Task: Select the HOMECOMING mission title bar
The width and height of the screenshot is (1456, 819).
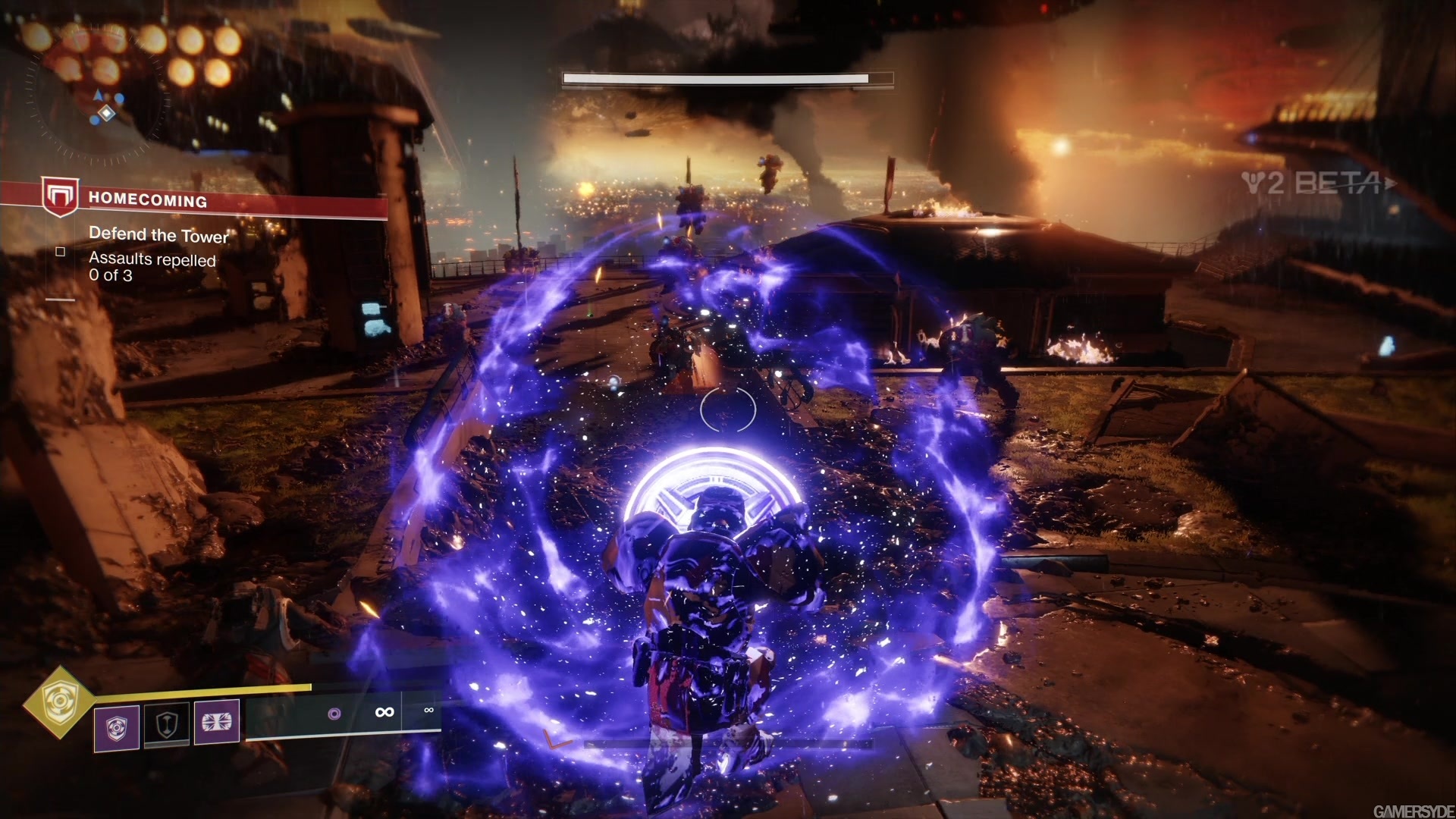Action: coord(149,200)
